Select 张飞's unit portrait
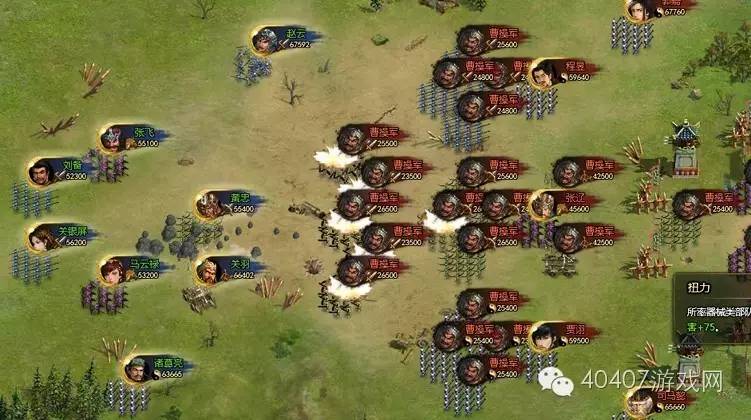This screenshot has height=420, width=751. (x=114, y=138)
